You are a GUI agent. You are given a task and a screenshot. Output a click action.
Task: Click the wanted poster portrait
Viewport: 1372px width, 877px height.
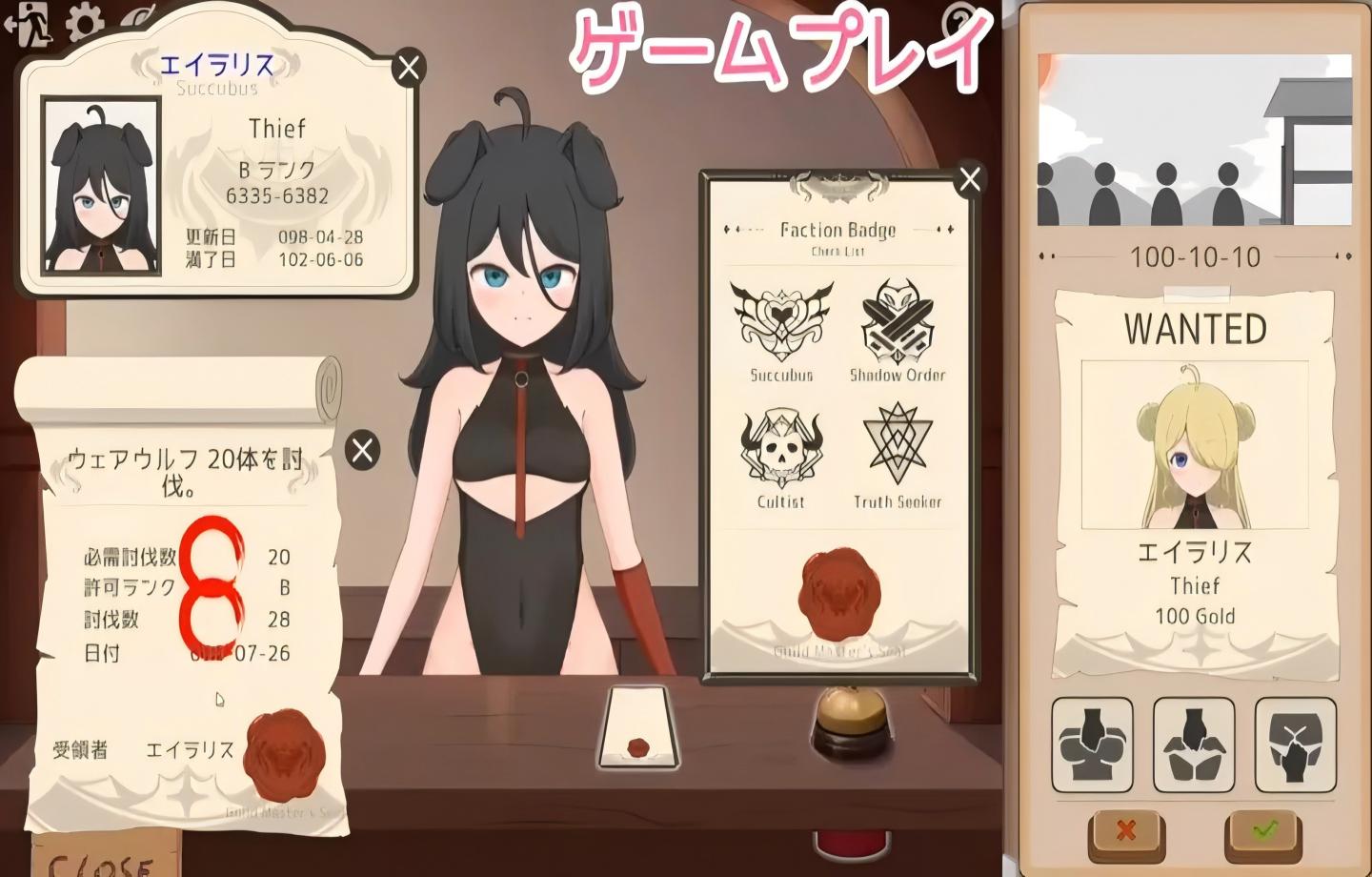tap(1196, 448)
